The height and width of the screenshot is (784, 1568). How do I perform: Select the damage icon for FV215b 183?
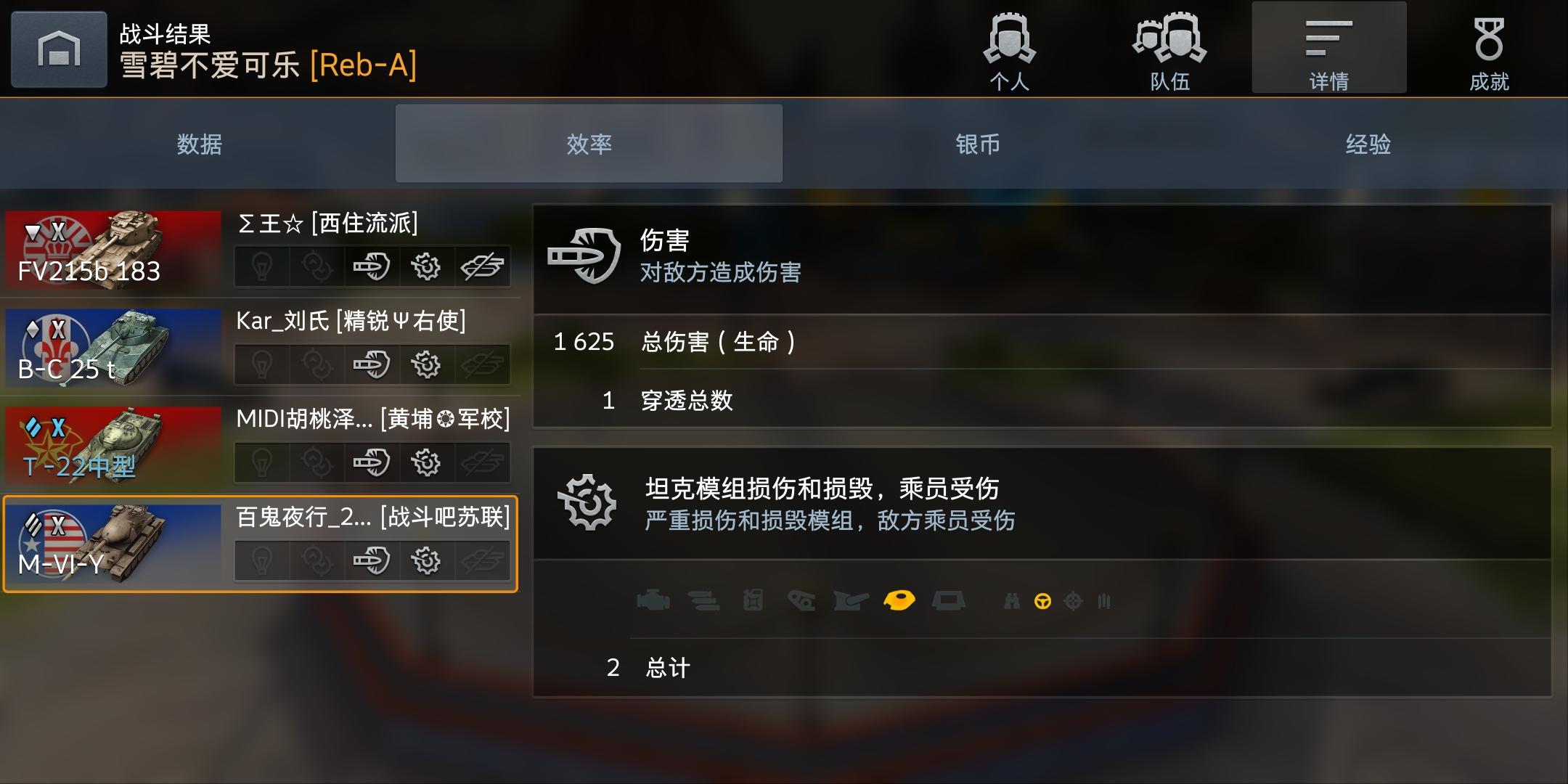372,267
